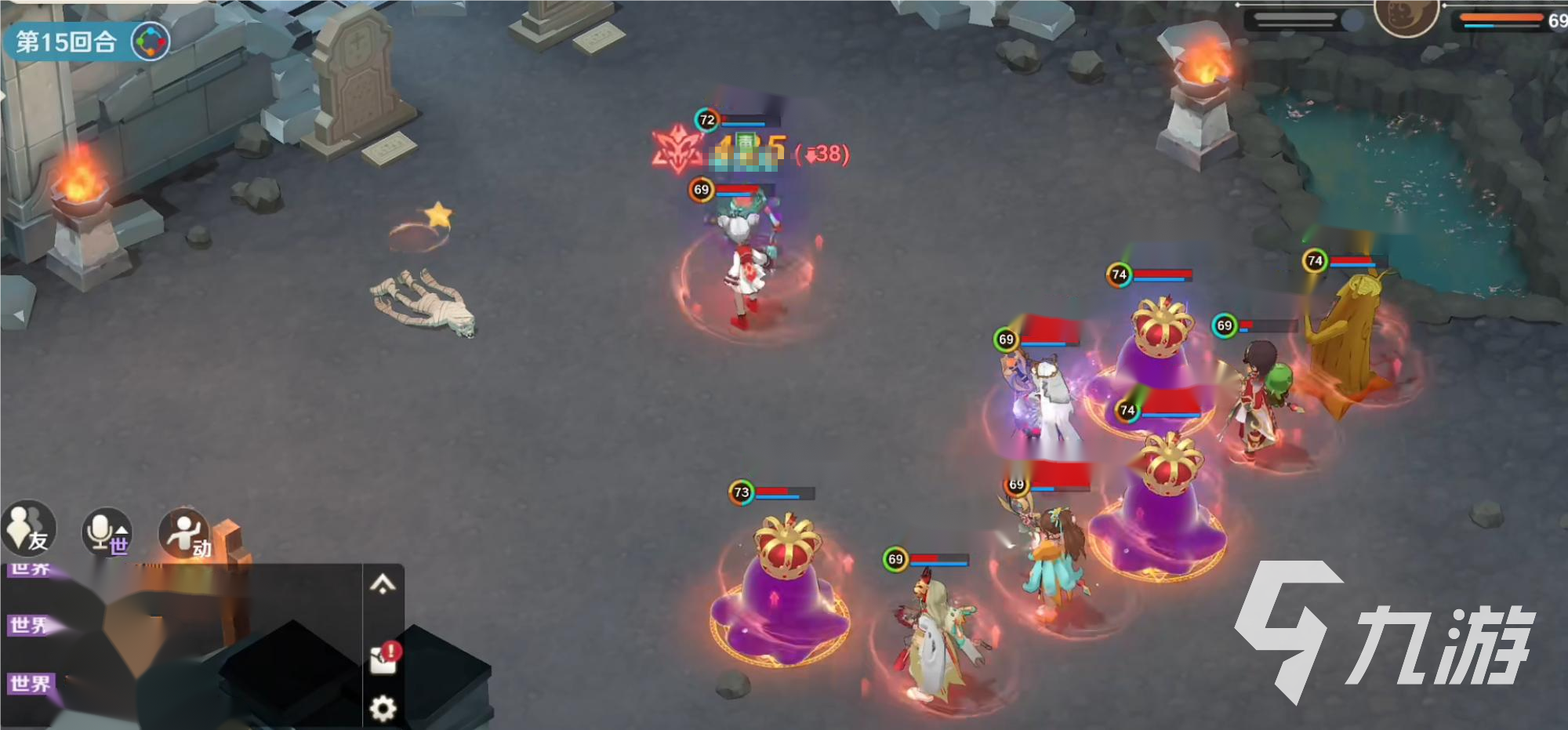This screenshot has width=1568, height=730.
Task: Click the brown pet portrait at top
Action: [1406, 16]
